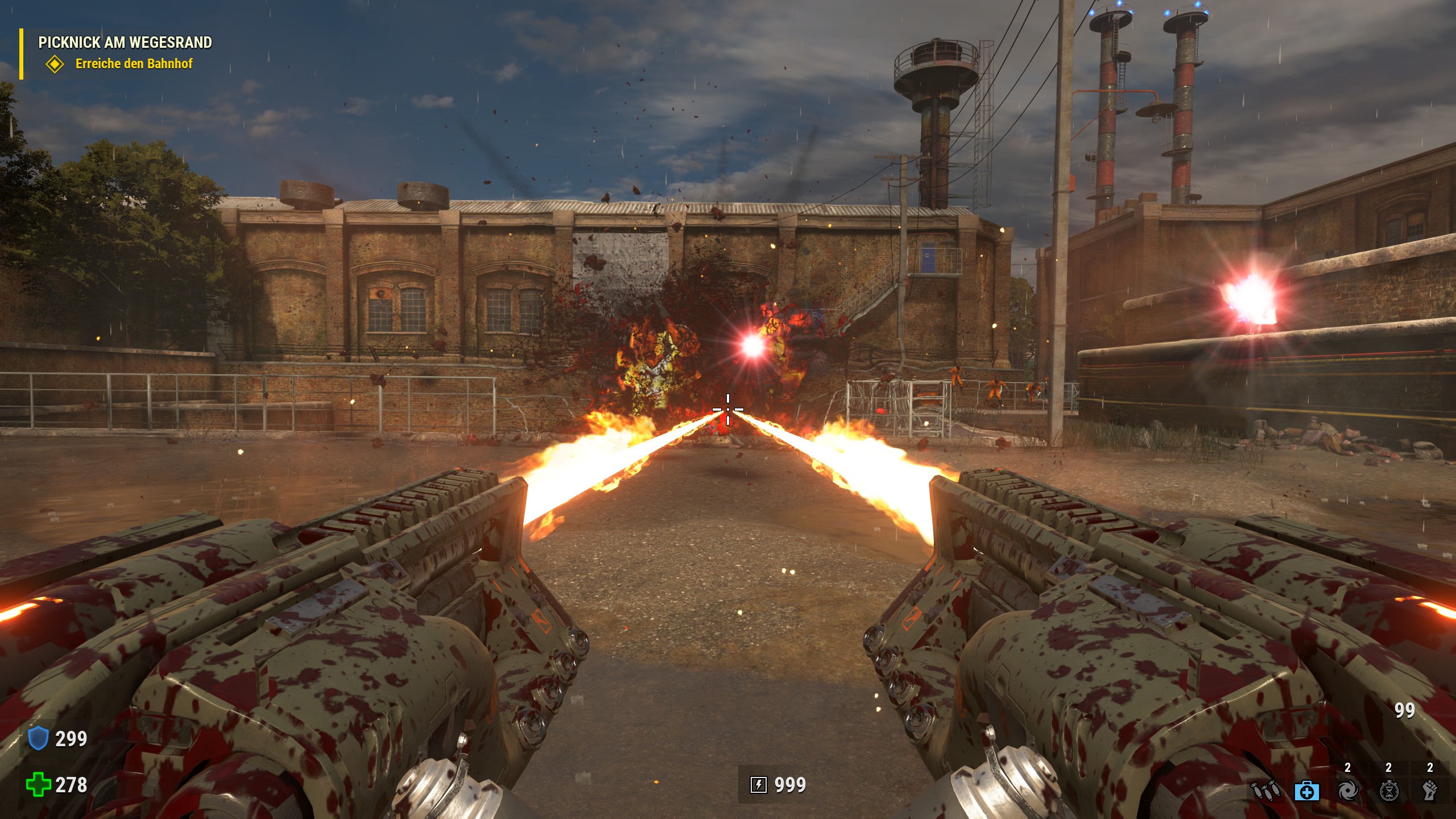Trigger the stopwatch time-warp gadget
This screenshot has height=819, width=1456.
coord(1389,791)
